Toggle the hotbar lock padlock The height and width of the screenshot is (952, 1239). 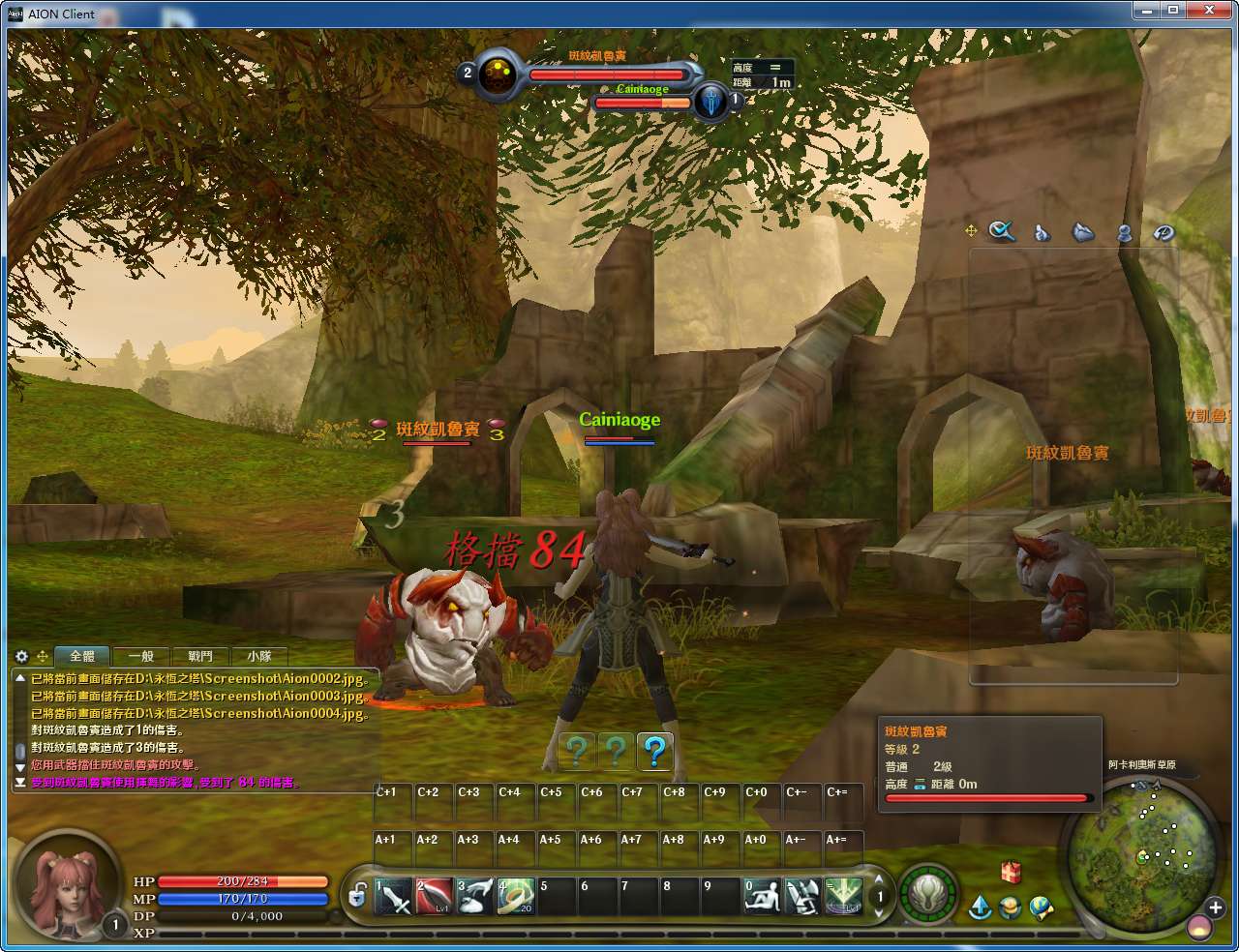357,896
